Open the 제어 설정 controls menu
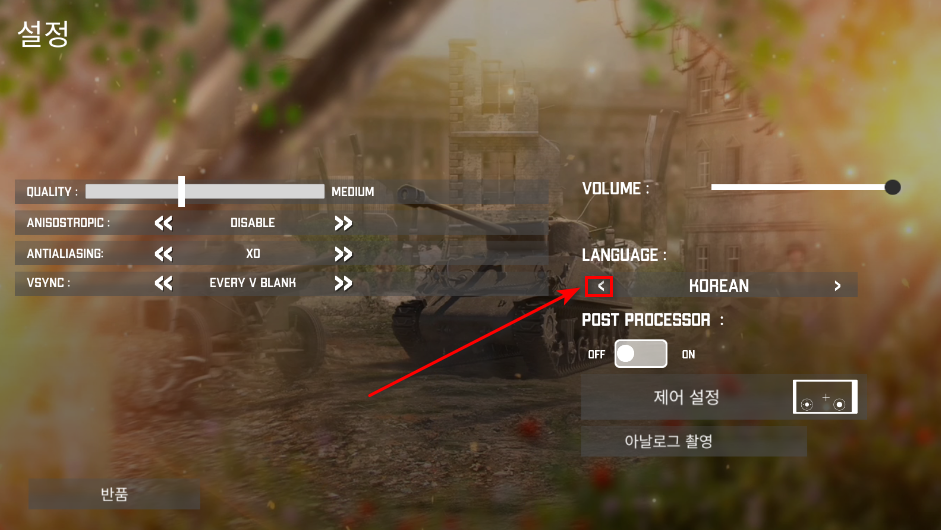The height and width of the screenshot is (530, 941). click(686, 398)
